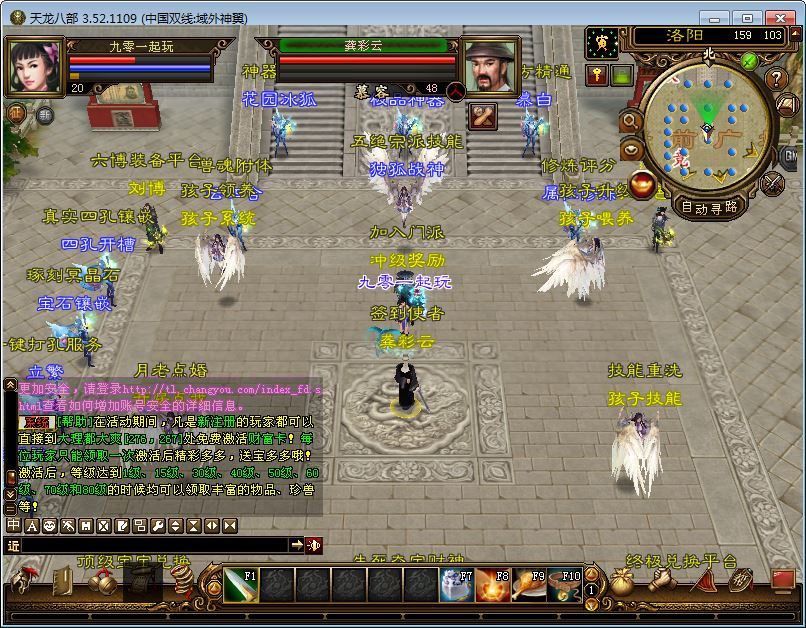
Task: Activate the F8 fire skill
Action: pos(493,584)
